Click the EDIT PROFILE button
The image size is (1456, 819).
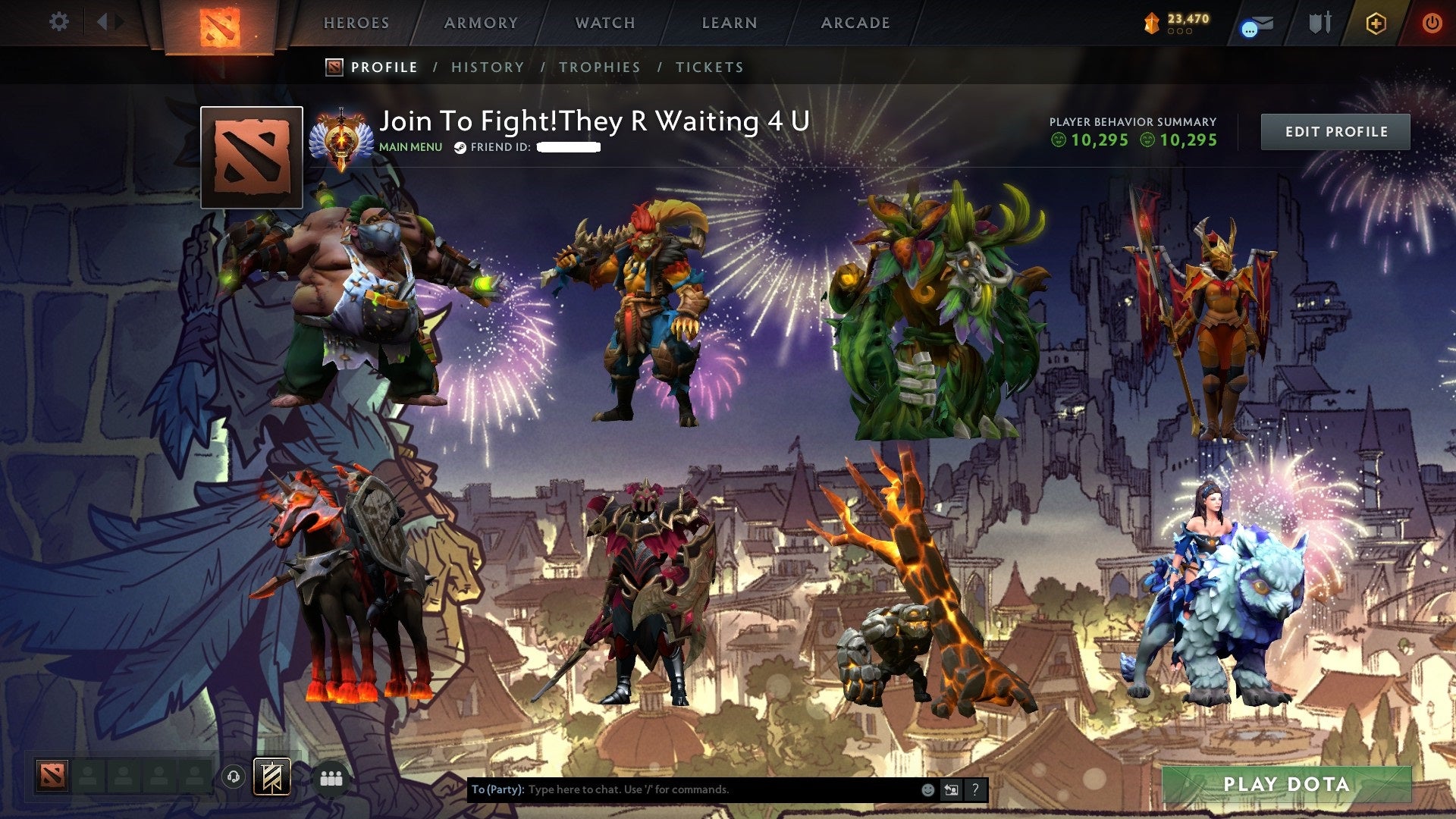tap(1336, 130)
